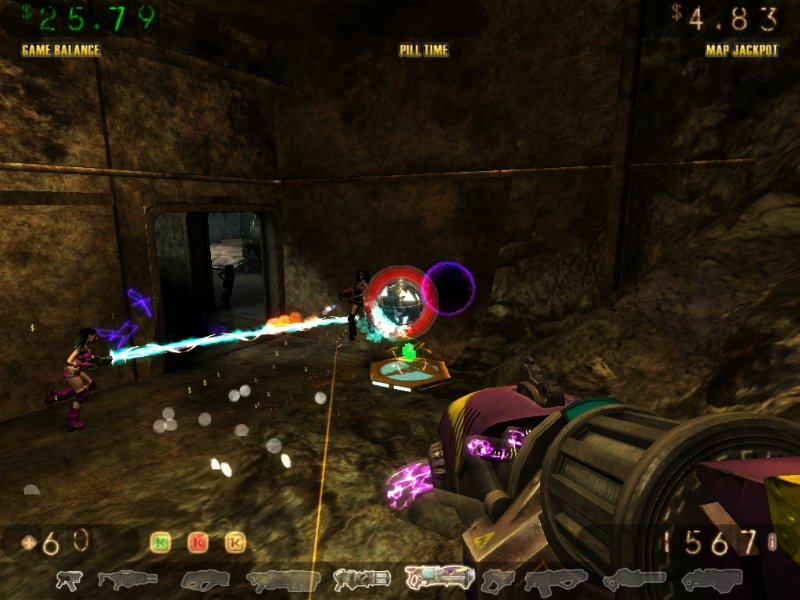Click the green key icon

160,543
